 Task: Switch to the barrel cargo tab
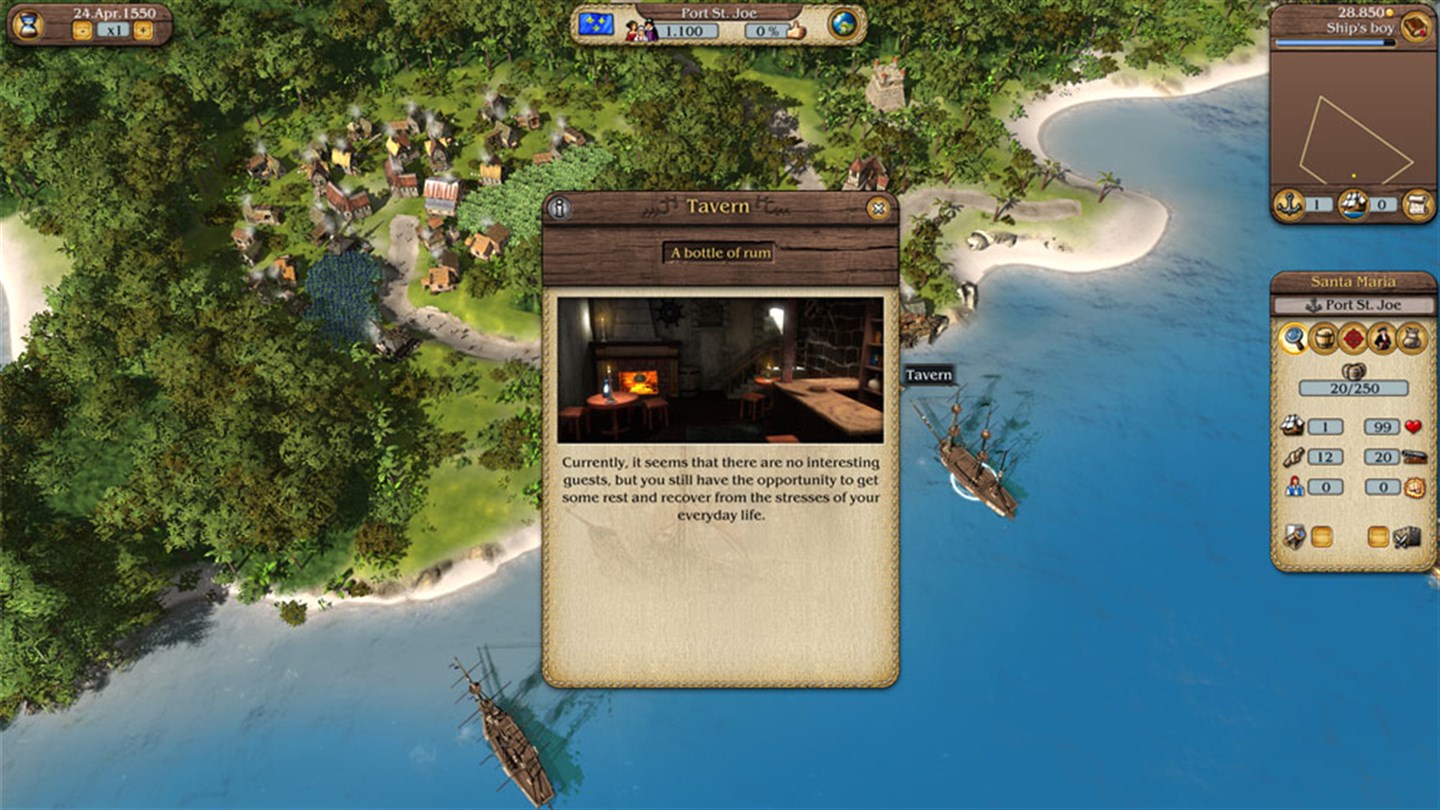tap(1324, 339)
